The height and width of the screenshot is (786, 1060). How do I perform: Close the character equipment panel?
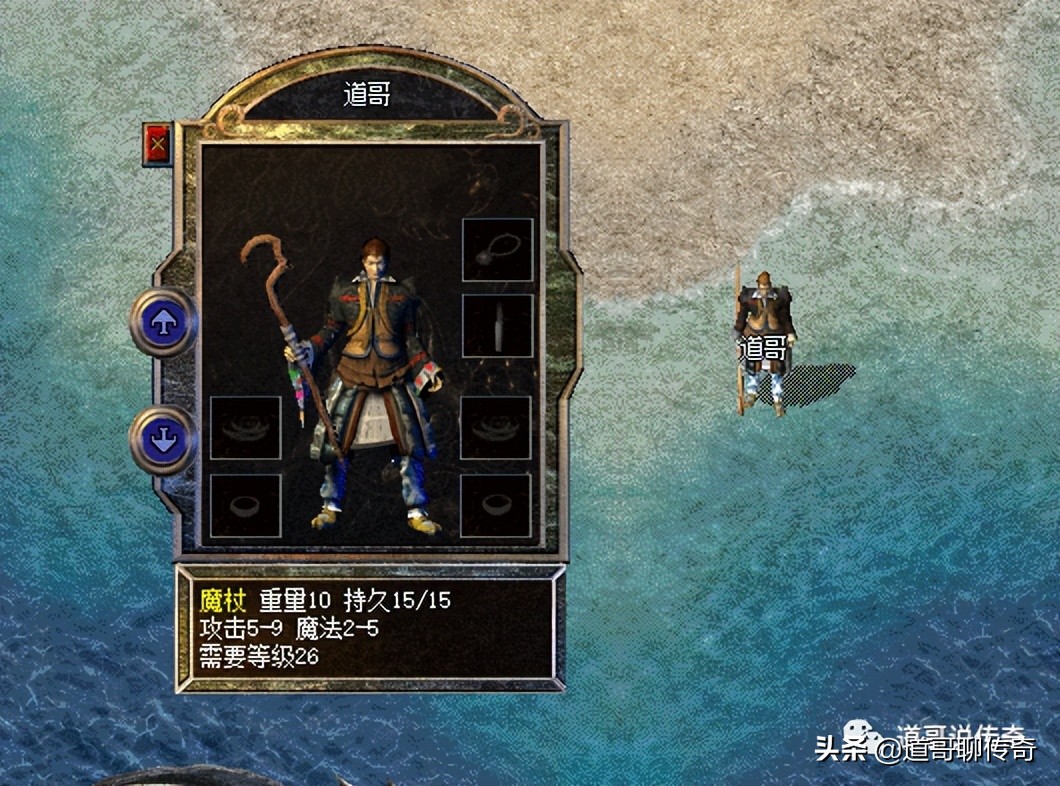[x=156, y=145]
